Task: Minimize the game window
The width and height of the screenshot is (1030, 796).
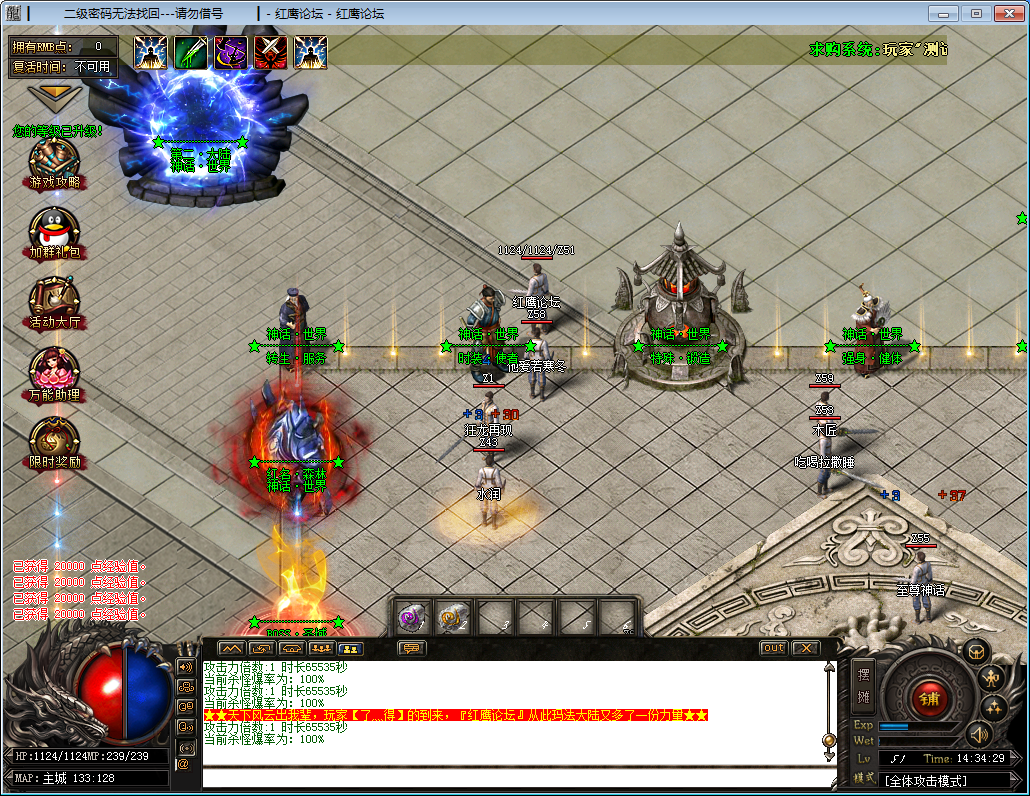Action: (x=941, y=13)
